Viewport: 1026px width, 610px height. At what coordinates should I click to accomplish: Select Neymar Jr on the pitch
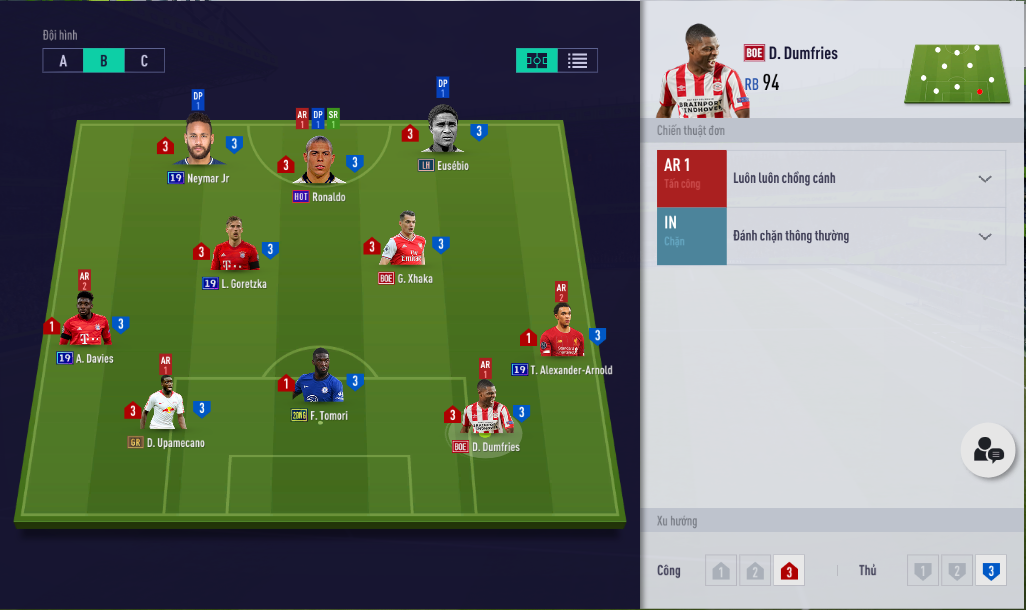click(199, 142)
